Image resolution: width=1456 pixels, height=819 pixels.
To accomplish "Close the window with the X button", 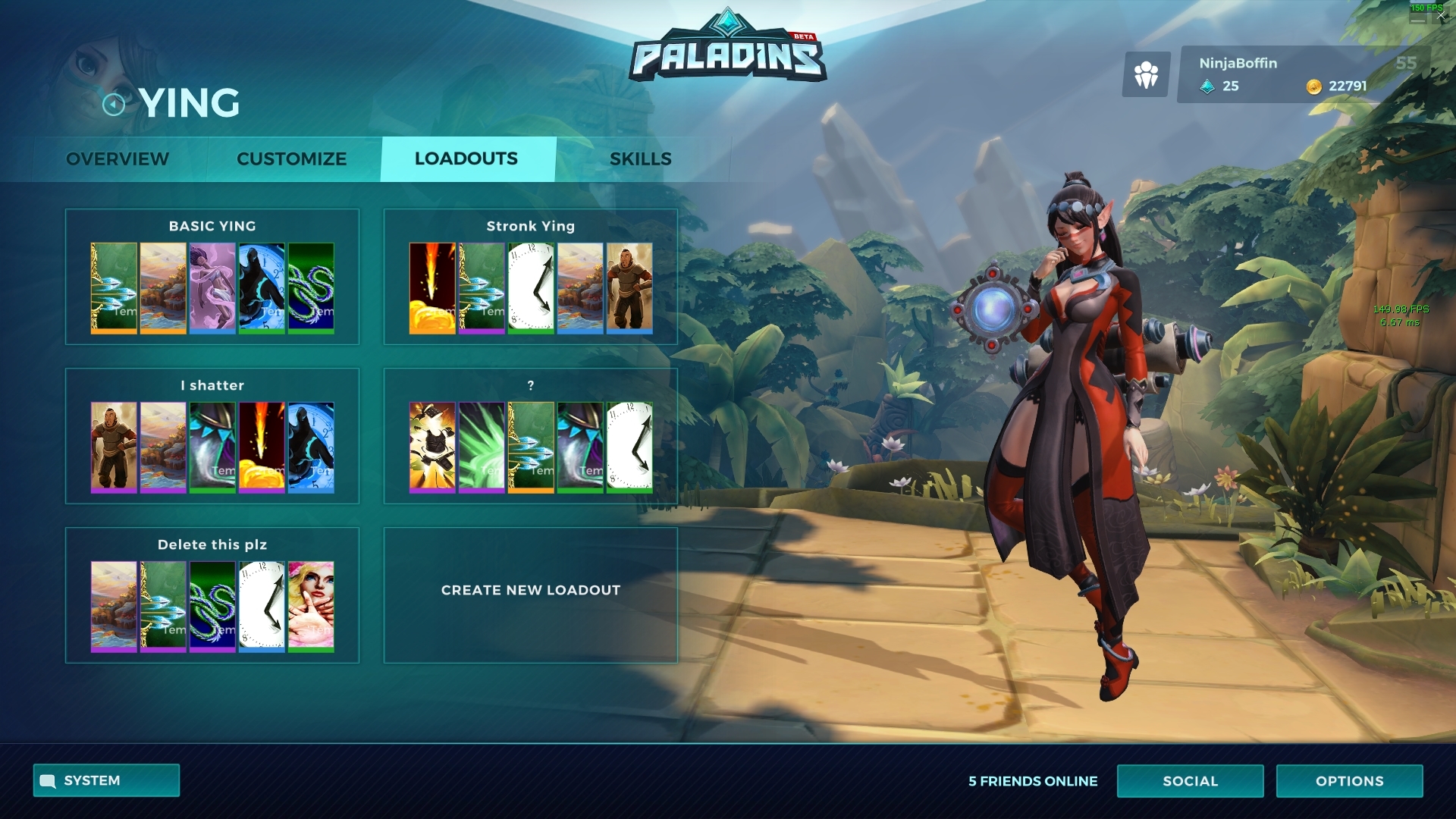I will [x=1441, y=16].
